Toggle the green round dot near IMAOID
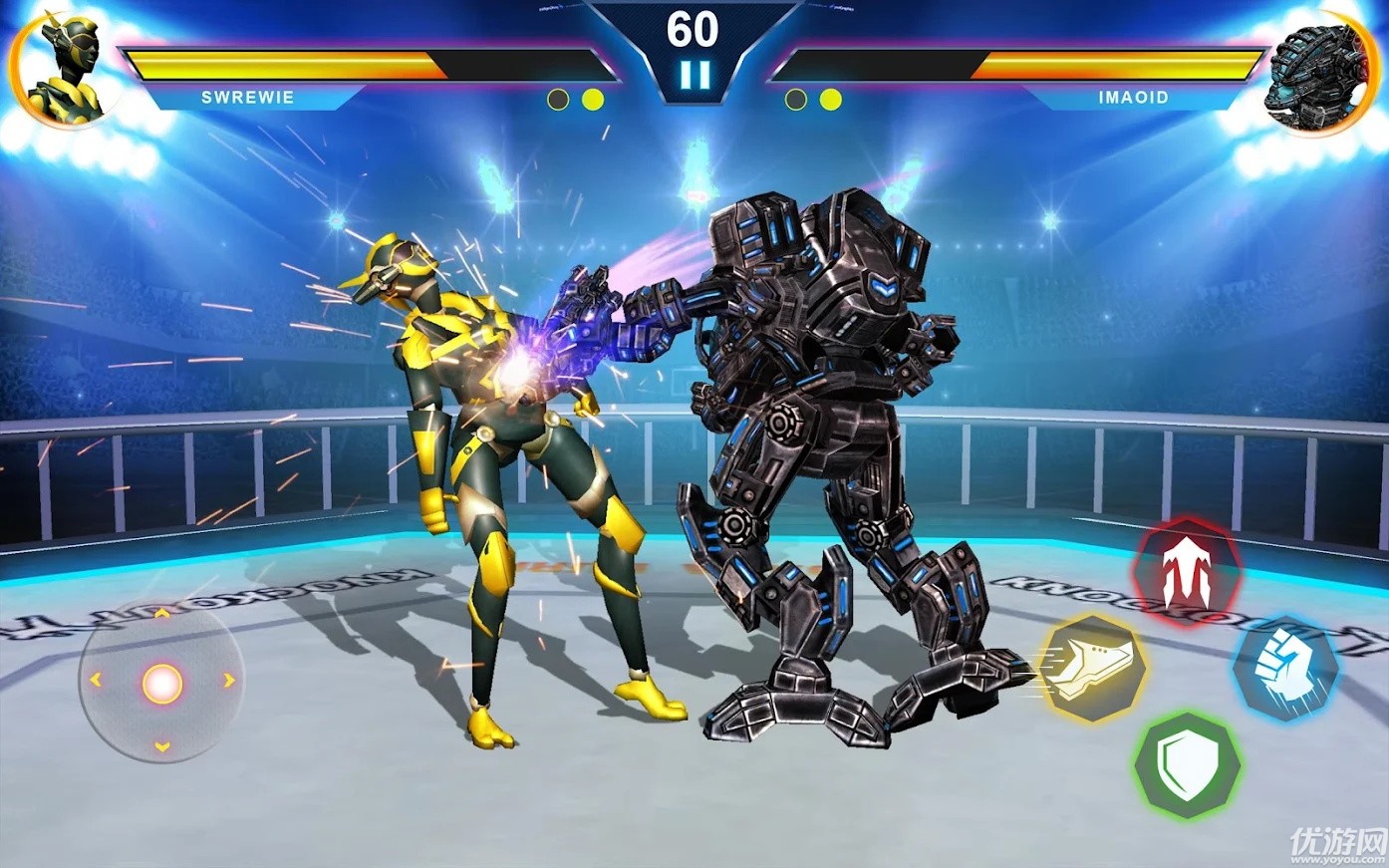 pos(795,98)
